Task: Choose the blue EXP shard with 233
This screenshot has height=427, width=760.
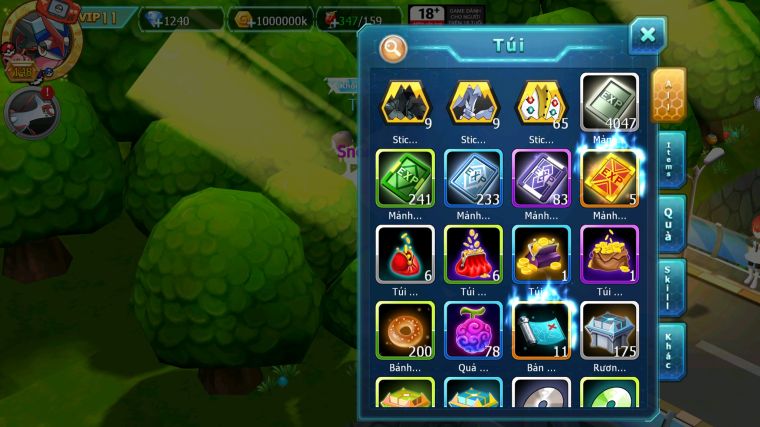Action: (x=473, y=178)
